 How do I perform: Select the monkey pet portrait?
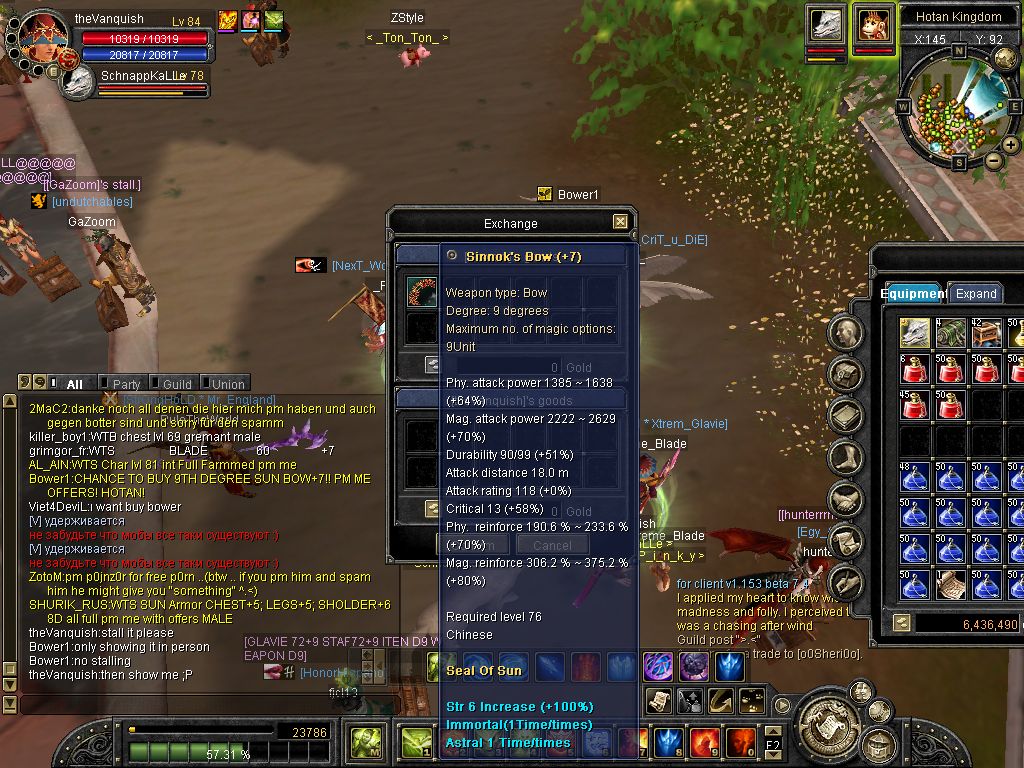click(x=873, y=24)
